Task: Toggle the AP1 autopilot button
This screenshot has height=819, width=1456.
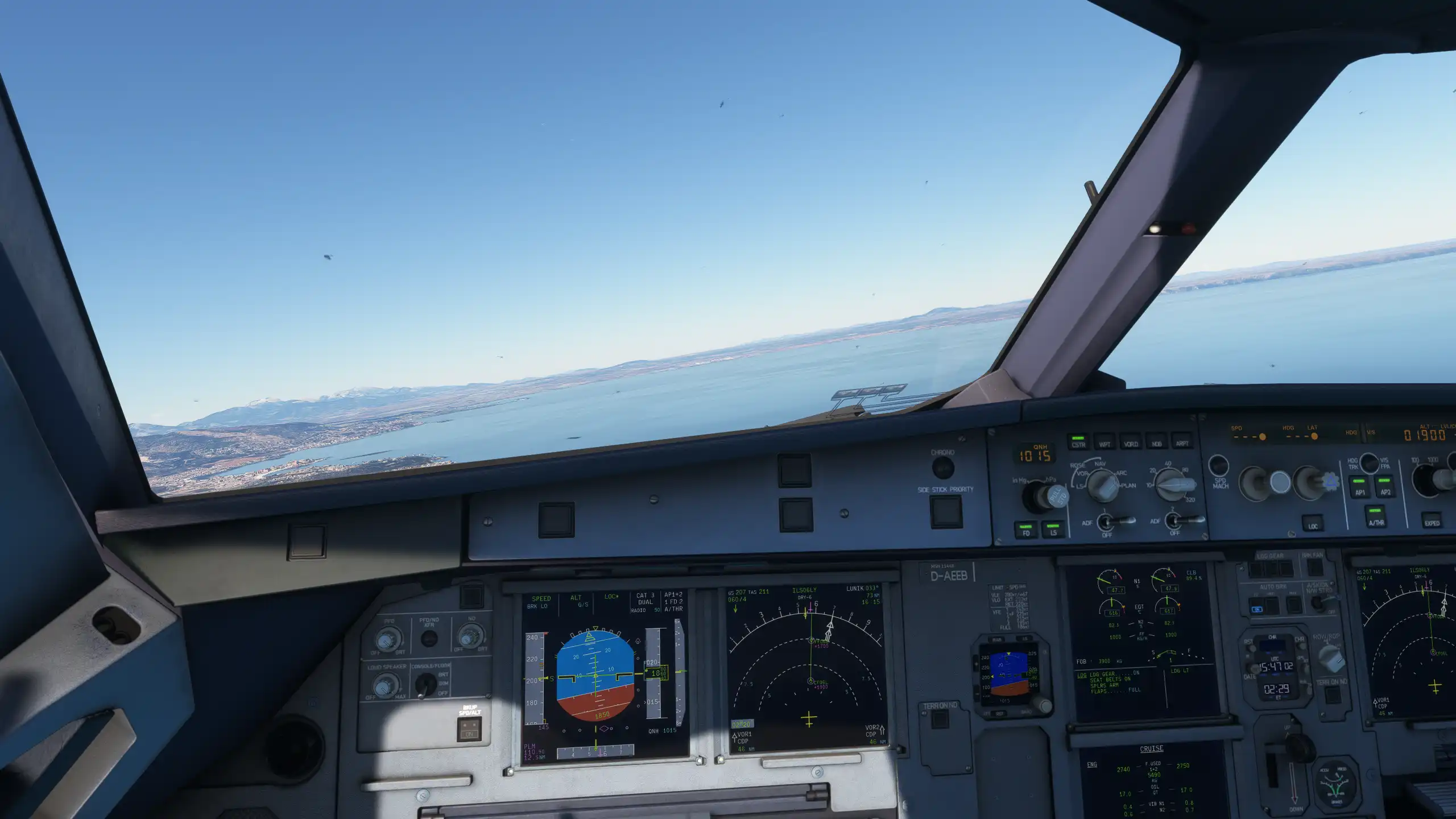Action: point(1359,487)
